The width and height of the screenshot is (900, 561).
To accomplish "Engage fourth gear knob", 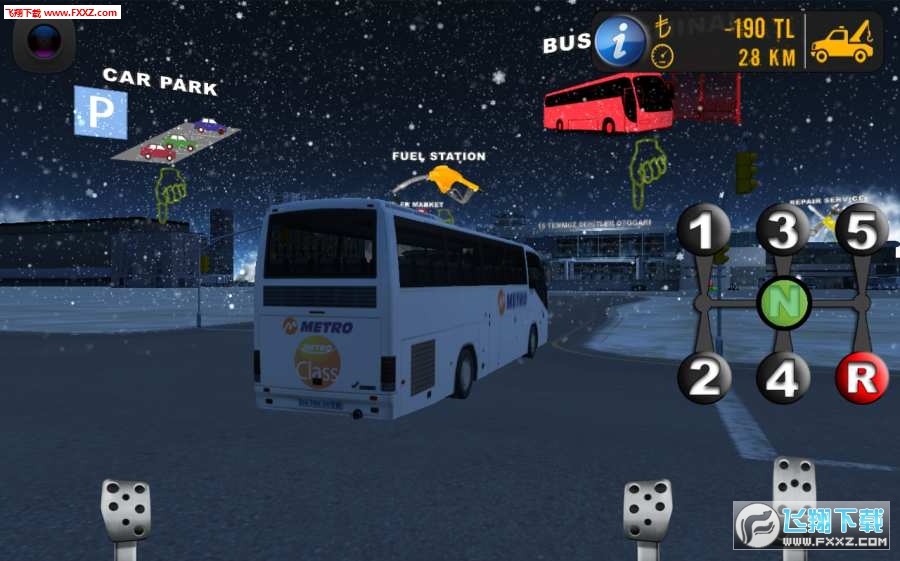I will point(782,378).
